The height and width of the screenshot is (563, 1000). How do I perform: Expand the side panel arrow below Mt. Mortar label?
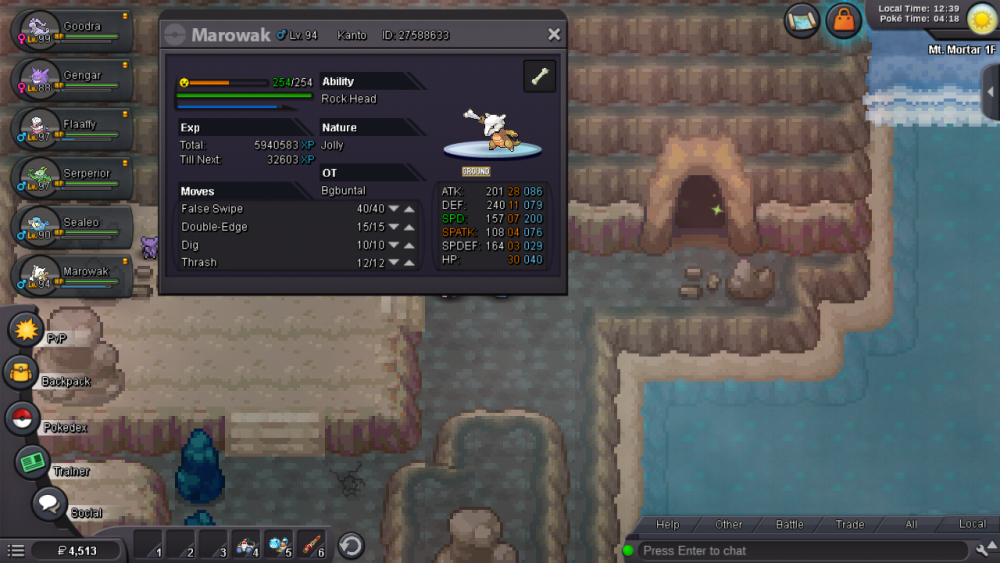990,92
